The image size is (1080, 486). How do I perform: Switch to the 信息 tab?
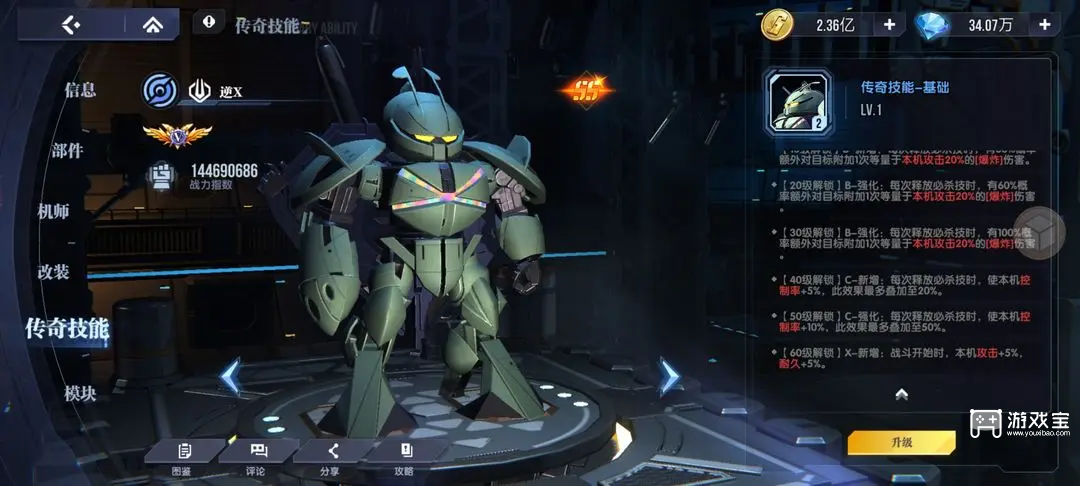click(80, 90)
